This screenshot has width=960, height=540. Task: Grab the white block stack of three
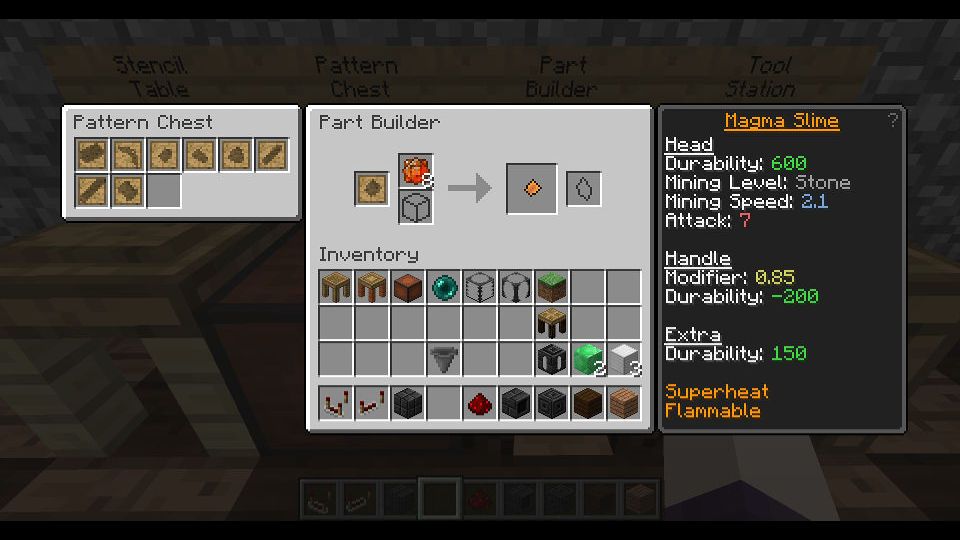[624, 359]
